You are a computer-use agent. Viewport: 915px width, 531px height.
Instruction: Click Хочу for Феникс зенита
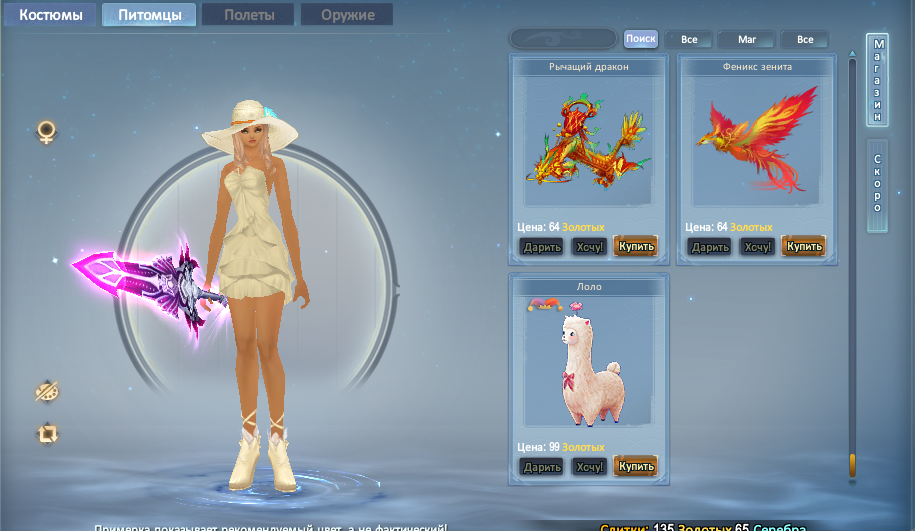tap(758, 246)
